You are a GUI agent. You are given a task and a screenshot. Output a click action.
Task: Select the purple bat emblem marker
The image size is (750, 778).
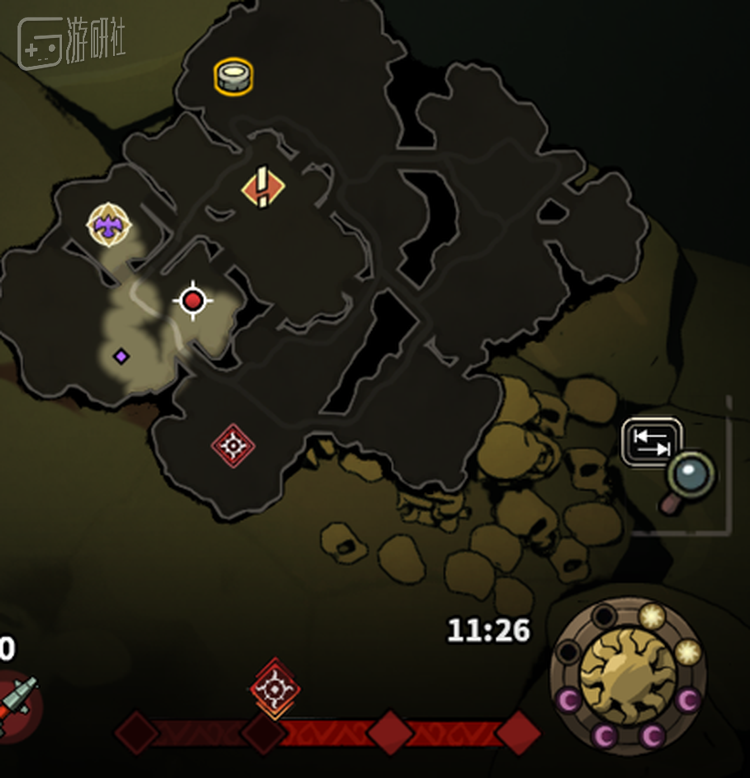109,224
